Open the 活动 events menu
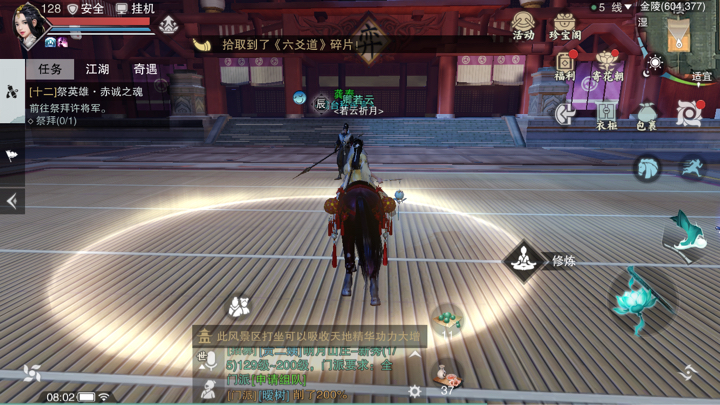 click(523, 25)
